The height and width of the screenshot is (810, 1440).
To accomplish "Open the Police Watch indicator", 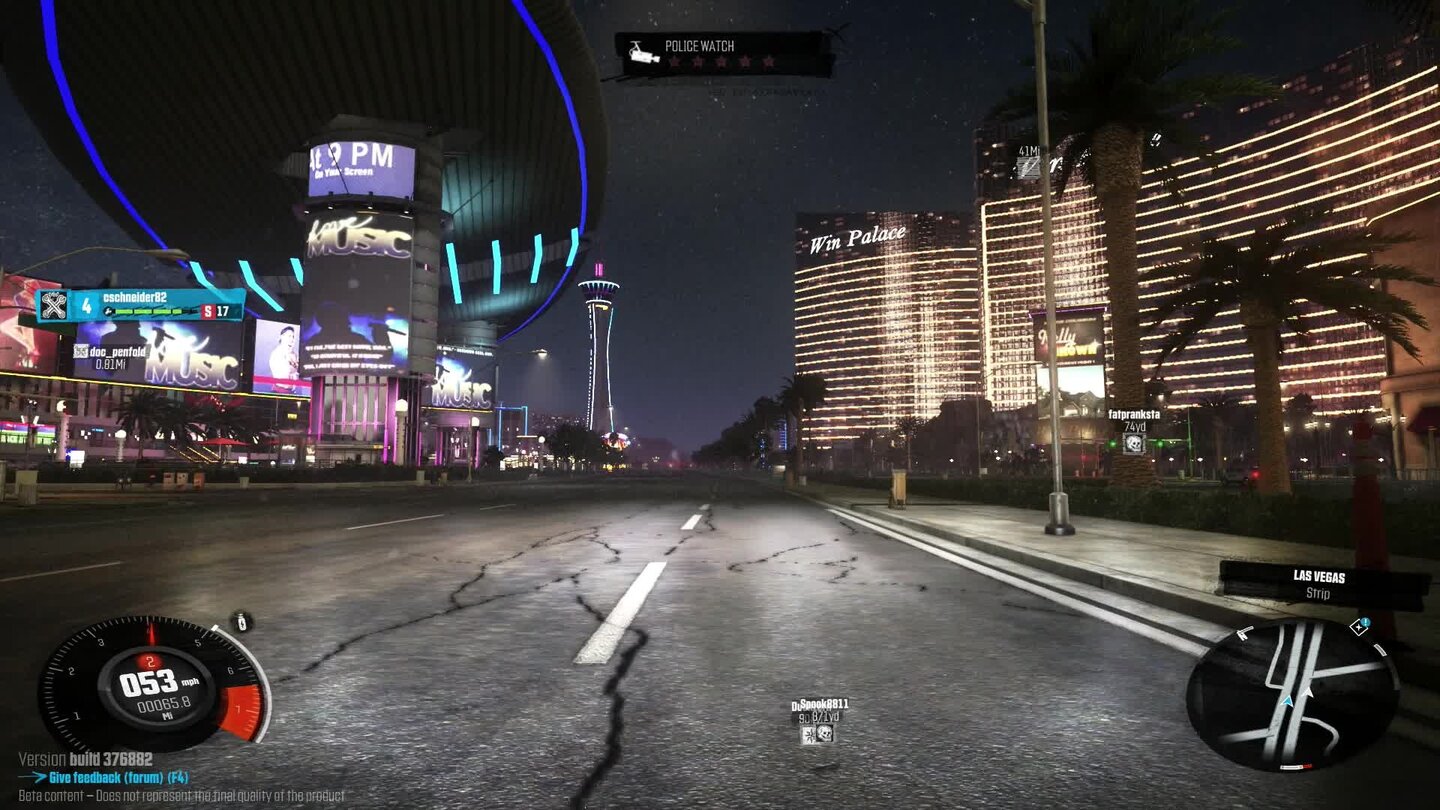I will pos(723,53).
